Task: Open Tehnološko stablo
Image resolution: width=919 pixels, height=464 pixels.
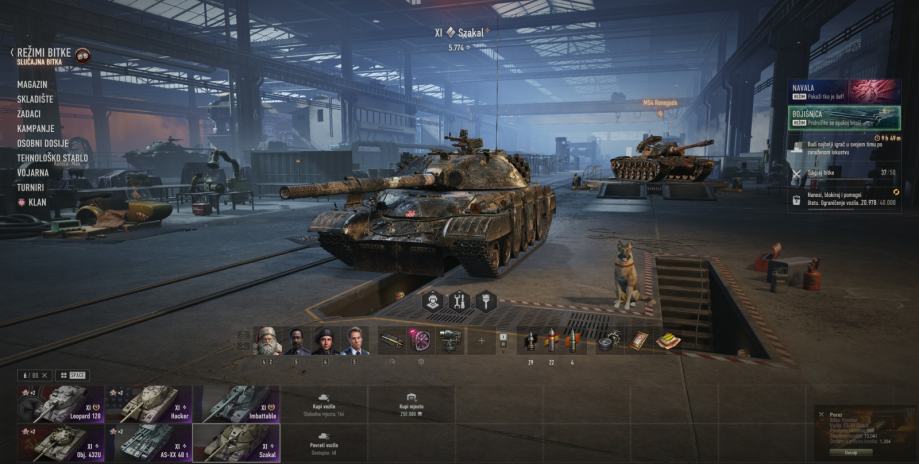Action: 52,158
